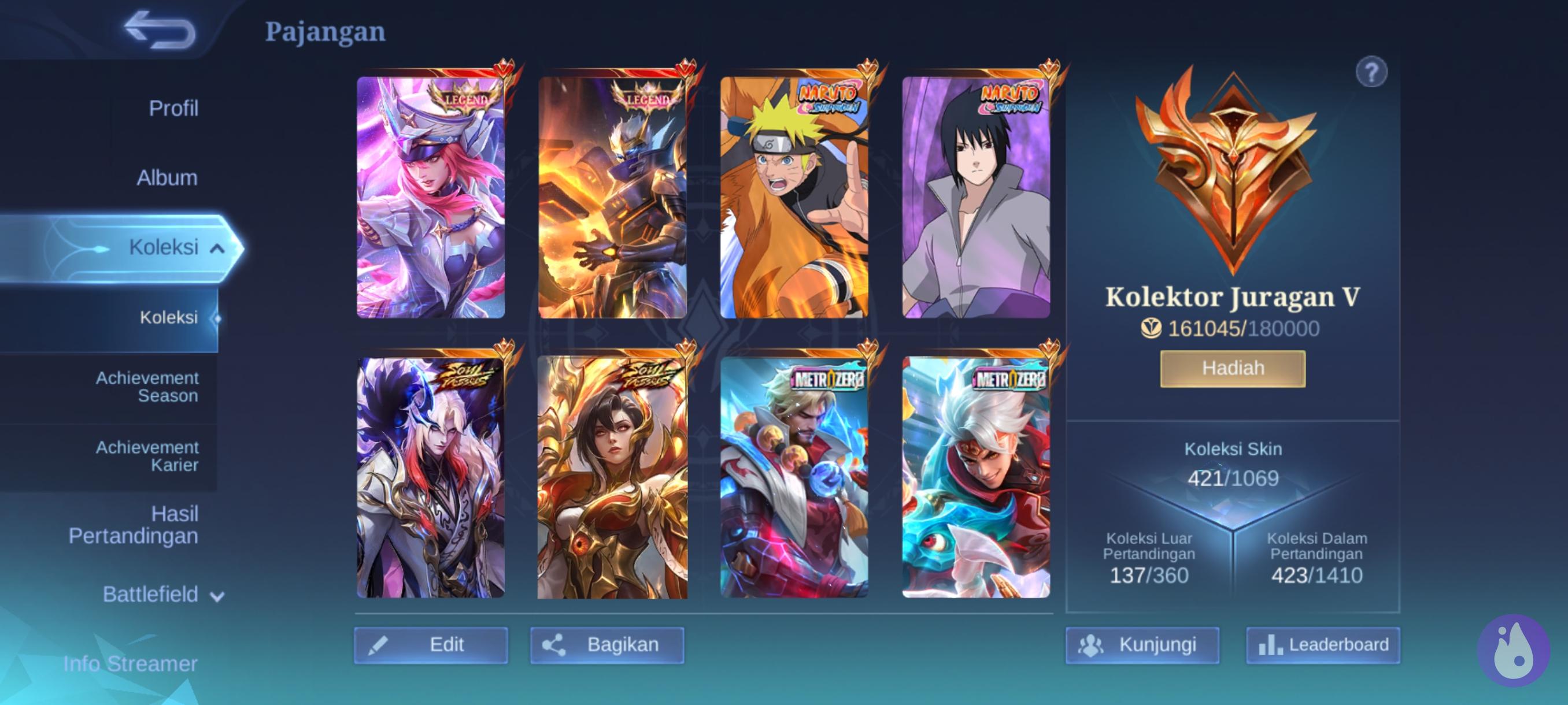
Task: View Hasil Pertandingan match results
Action: coord(134,524)
